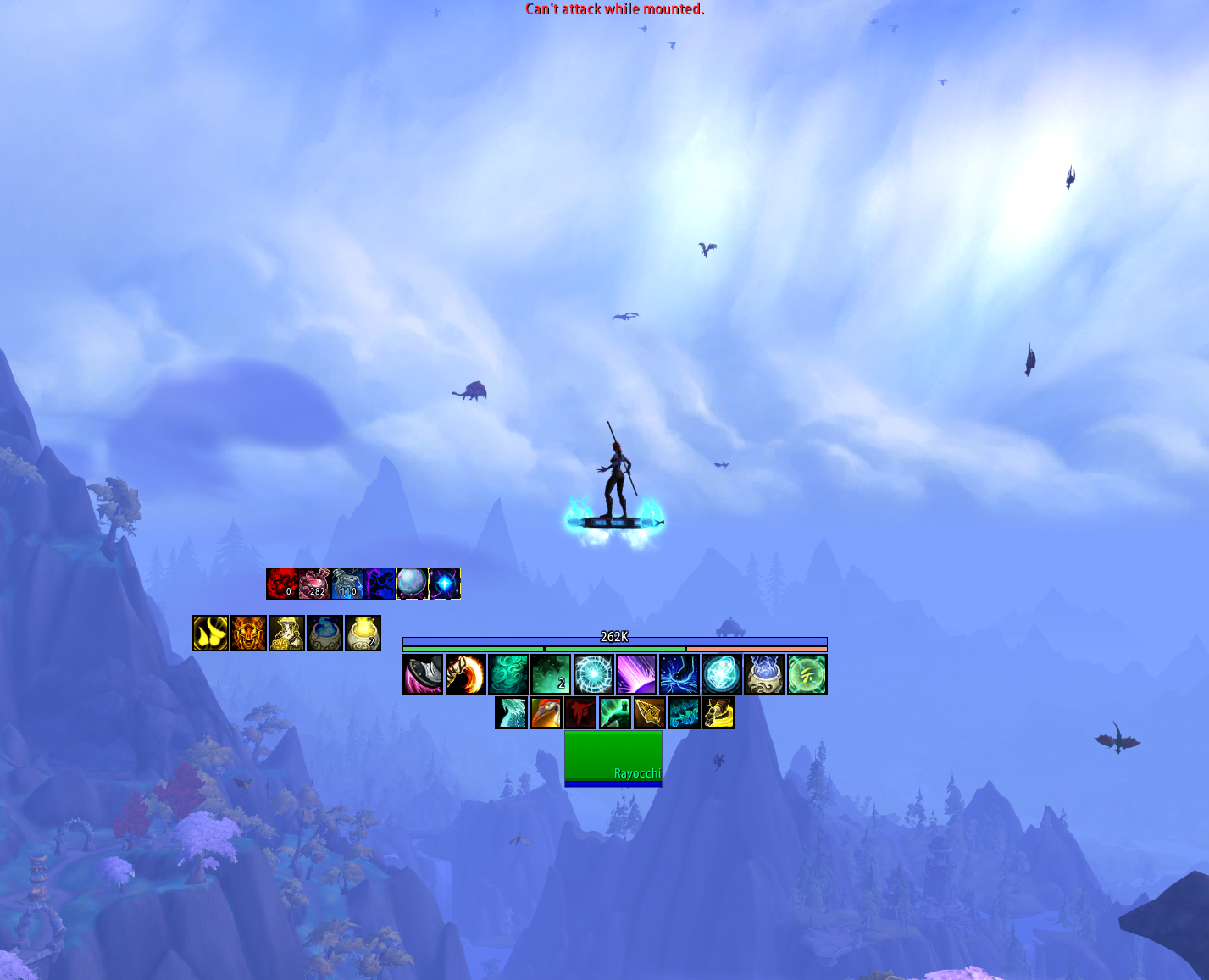Cast the green mist spell with 2 charges
The image size is (1209, 980).
[x=551, y=674]
